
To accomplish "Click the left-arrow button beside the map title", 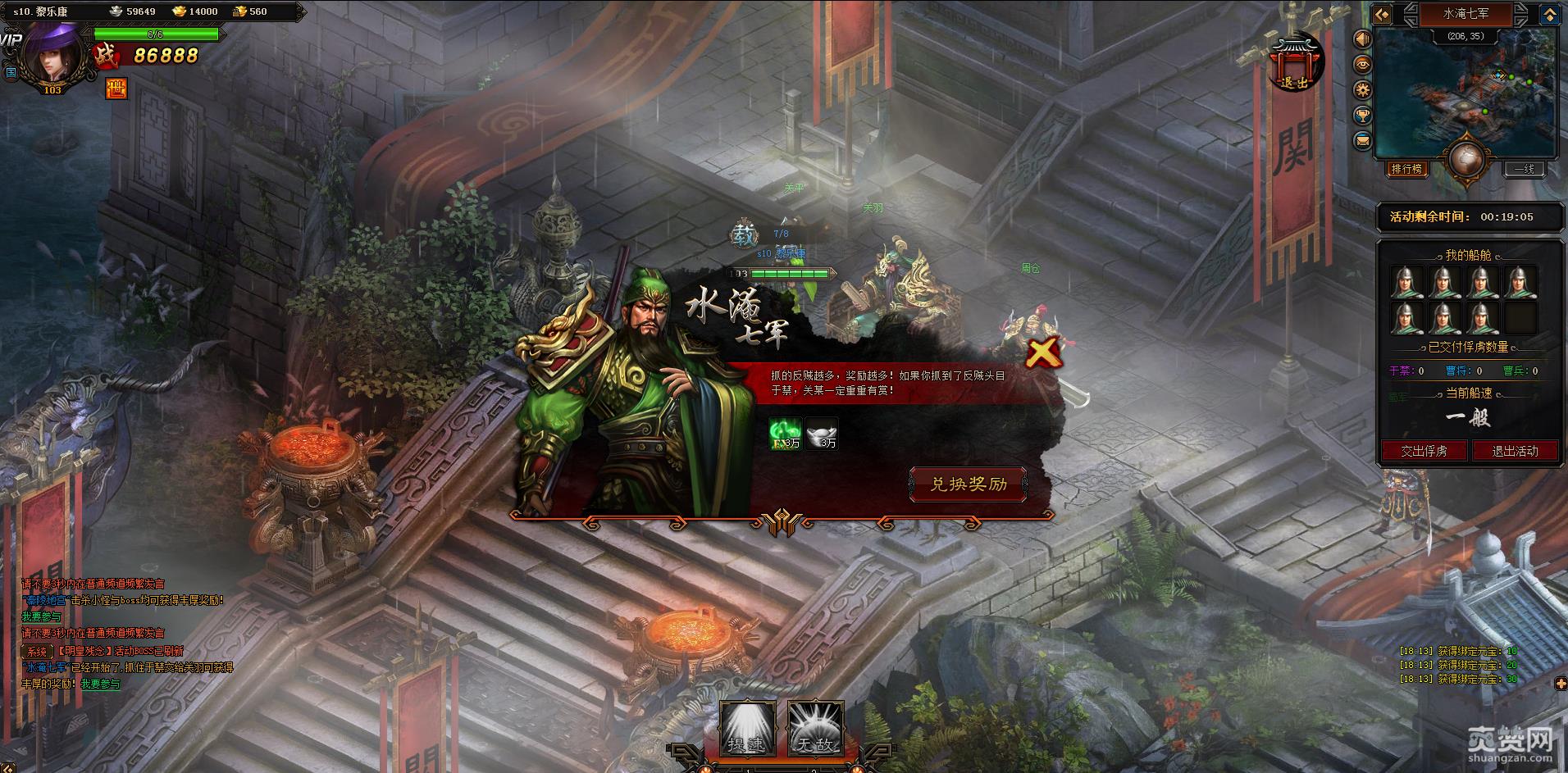I will tap(1383, 14).
